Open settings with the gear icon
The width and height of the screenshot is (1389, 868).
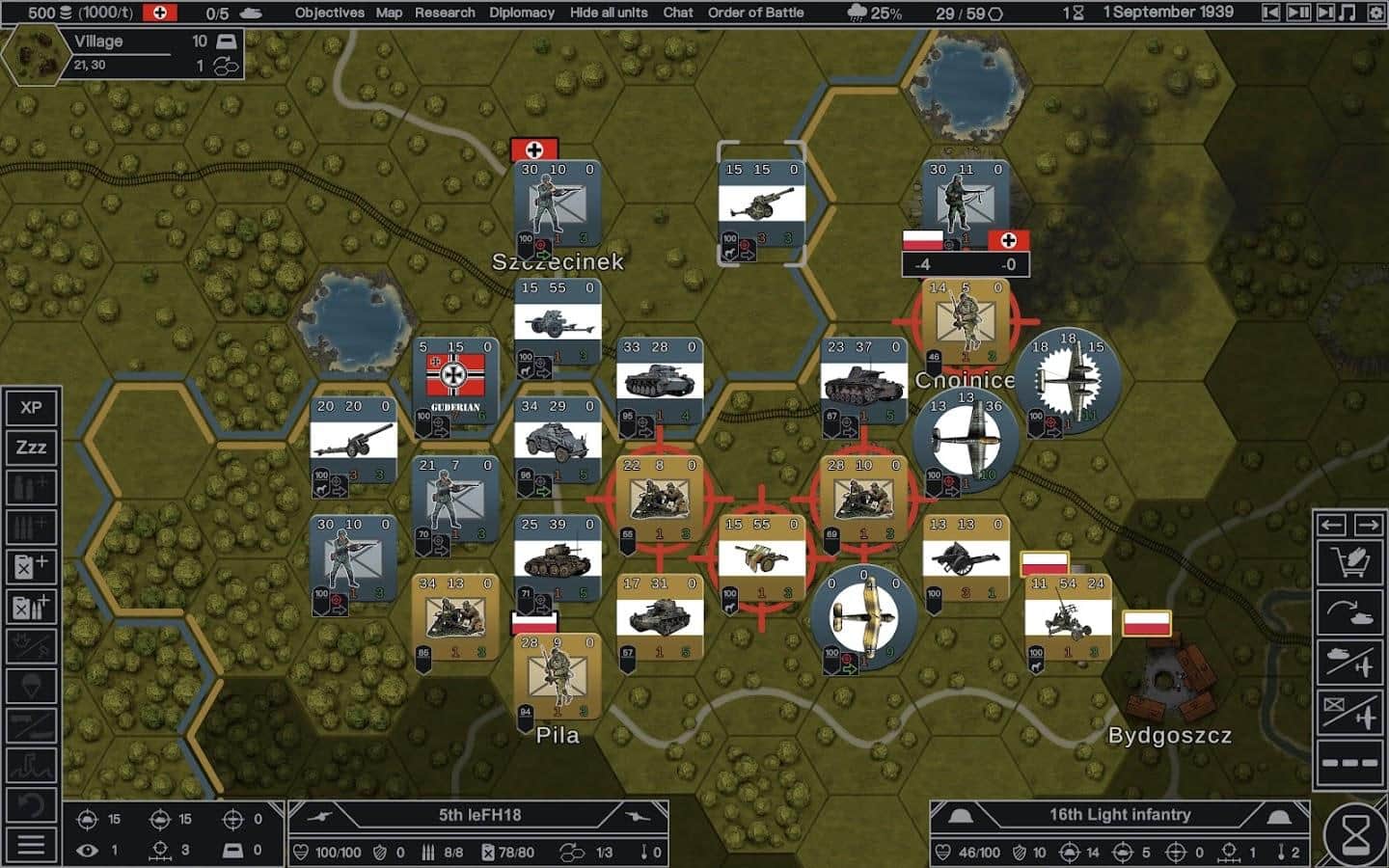[x=1376, y=13]
